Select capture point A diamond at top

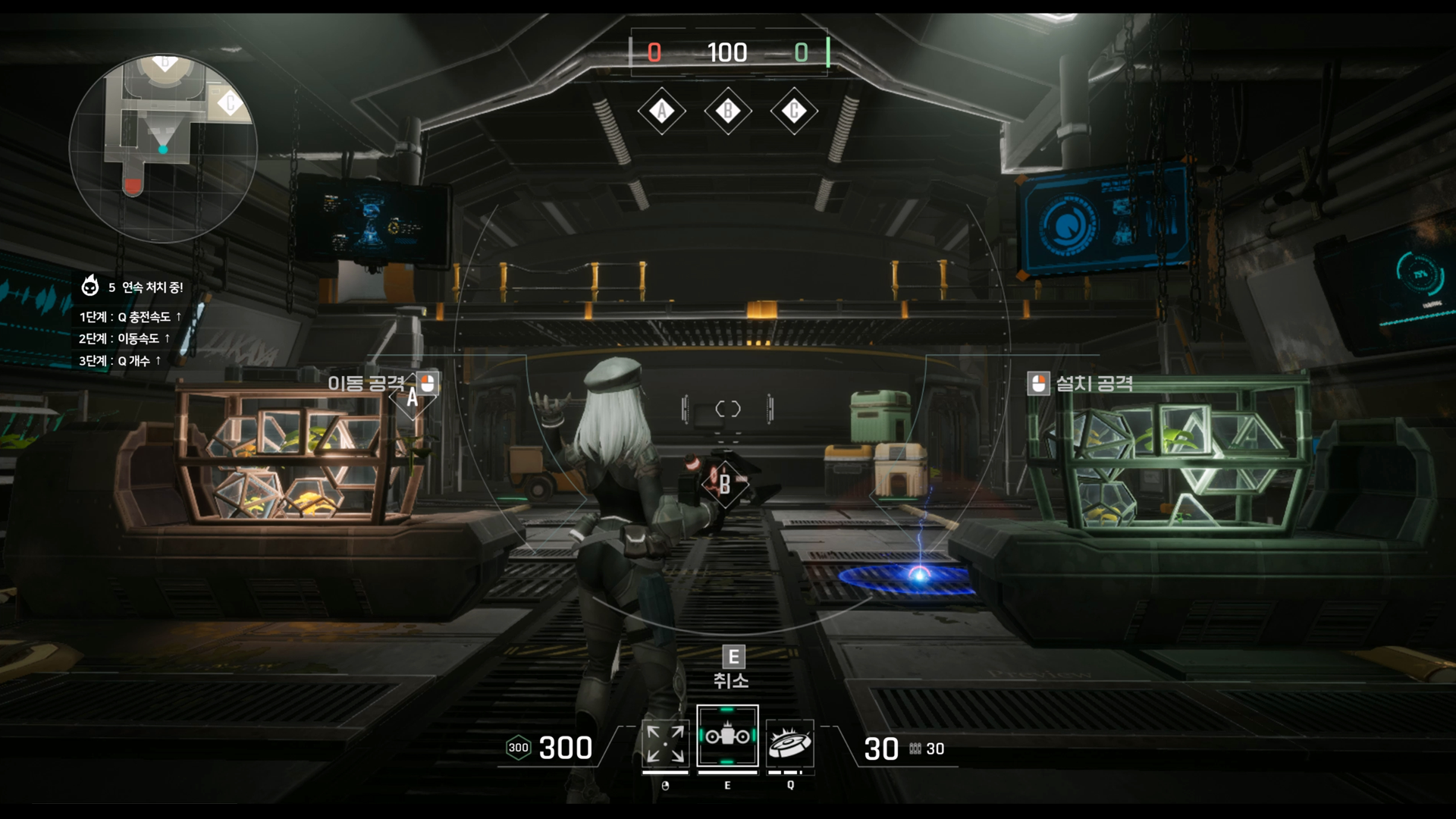pos(661,111)
